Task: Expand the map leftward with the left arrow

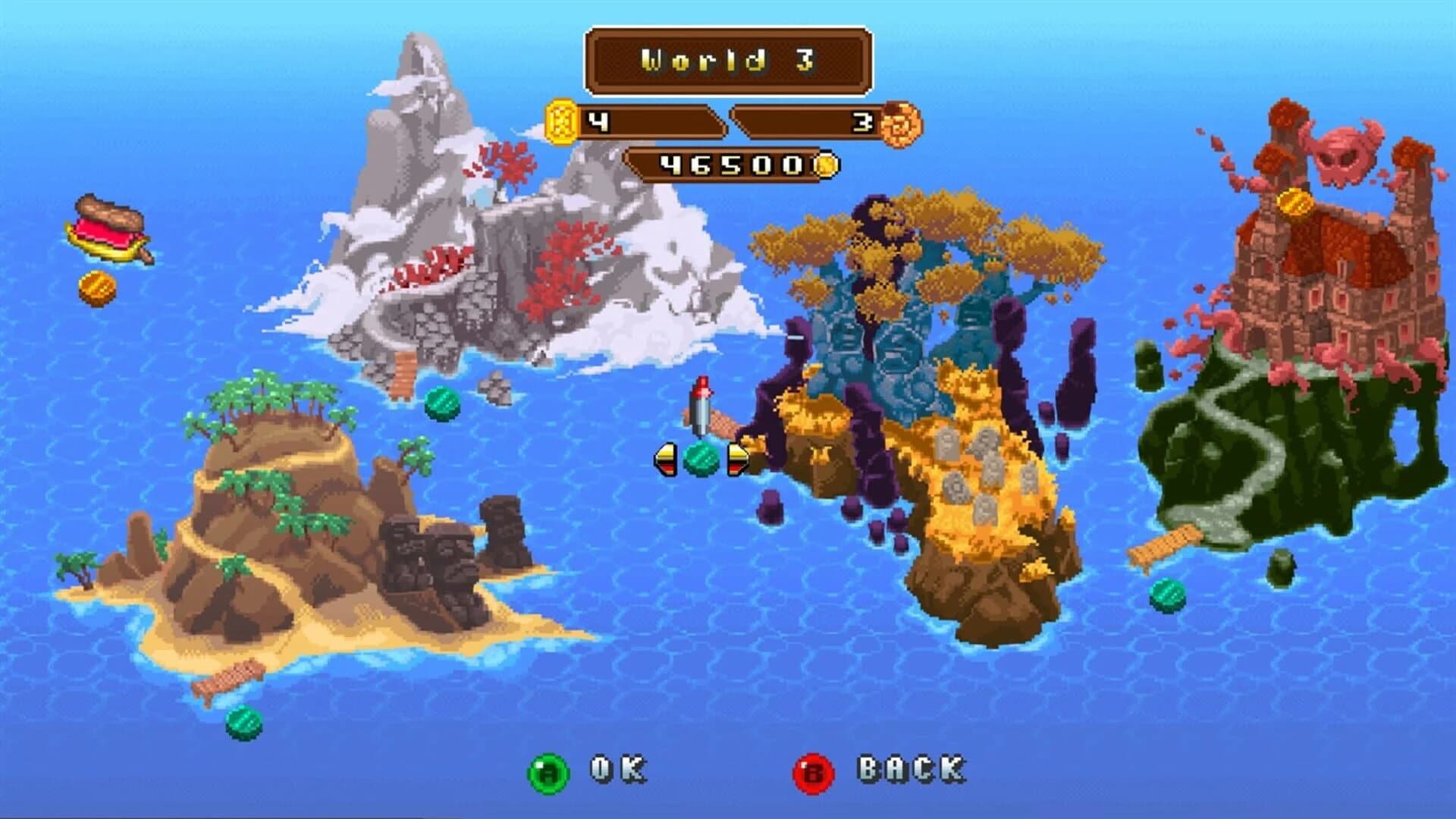Action: point(664,459)
